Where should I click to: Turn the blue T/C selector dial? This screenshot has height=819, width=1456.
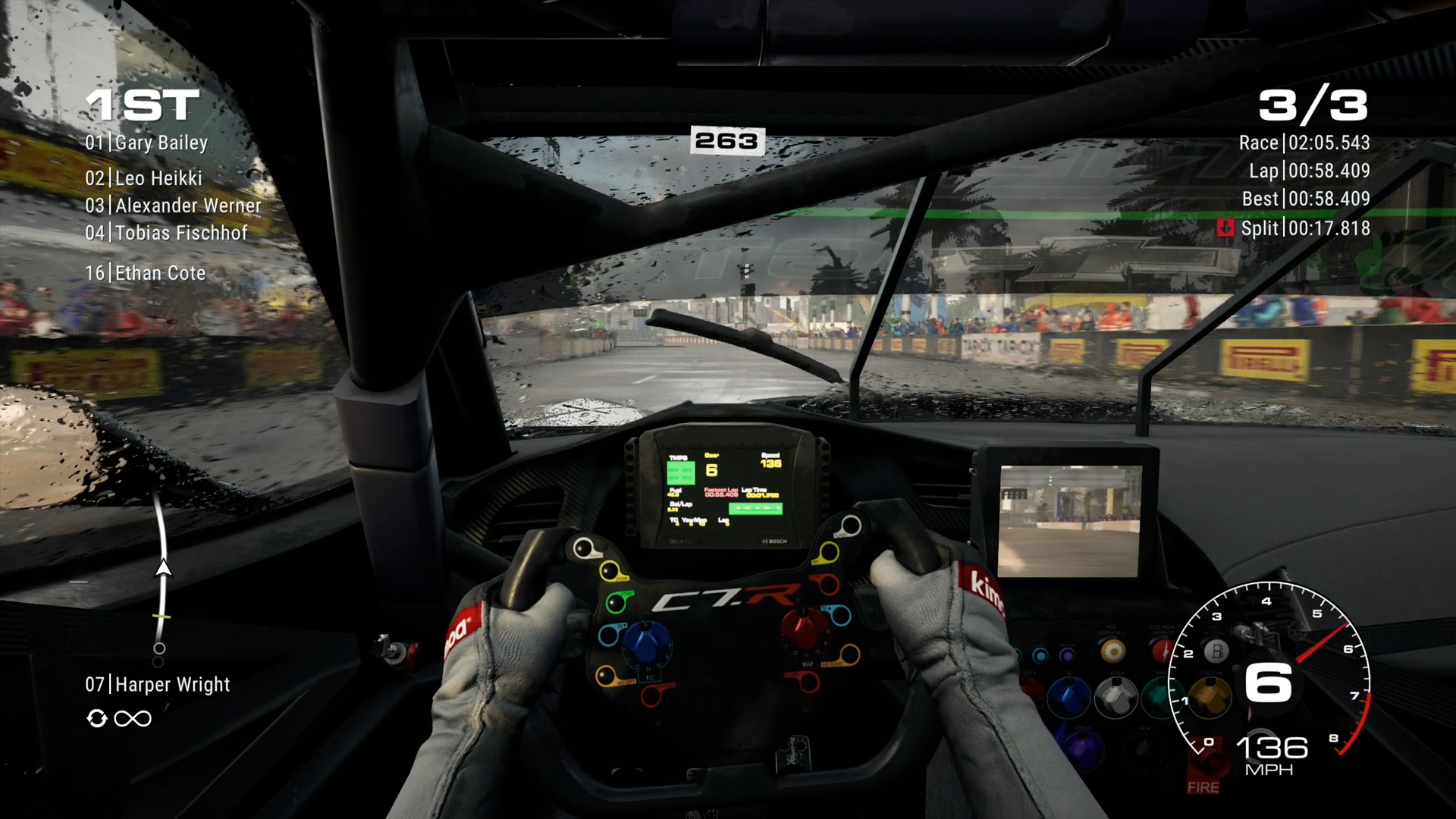click(x=647, y=642)
